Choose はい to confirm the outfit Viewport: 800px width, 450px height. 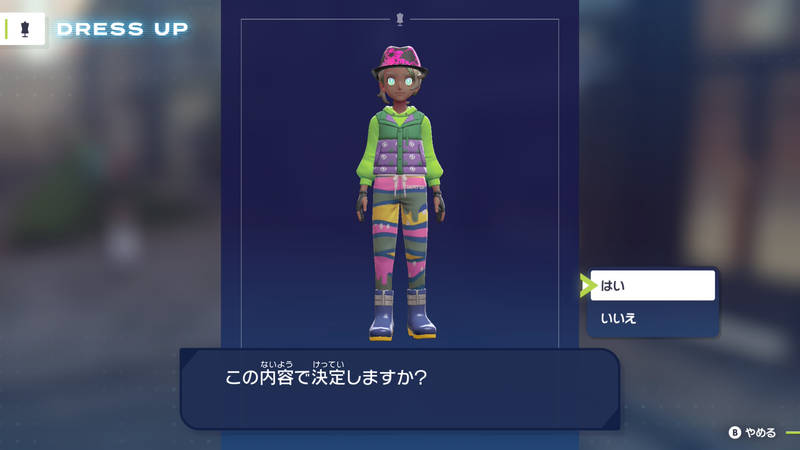(652, 286)
